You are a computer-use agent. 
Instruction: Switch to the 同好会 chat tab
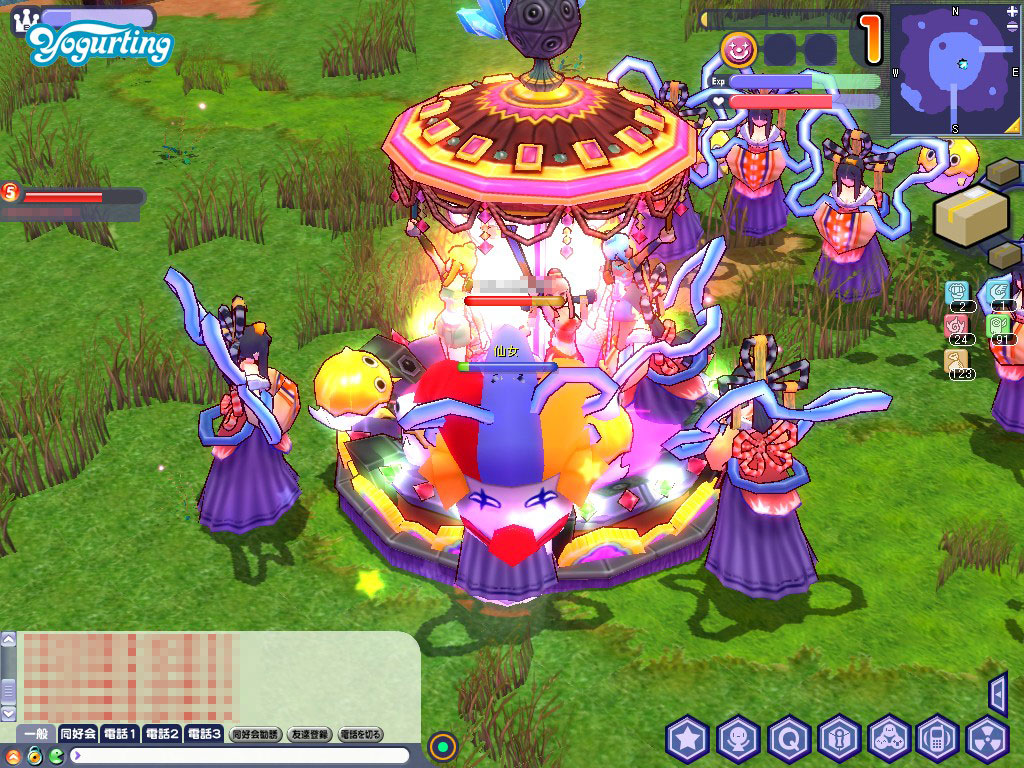78,734
